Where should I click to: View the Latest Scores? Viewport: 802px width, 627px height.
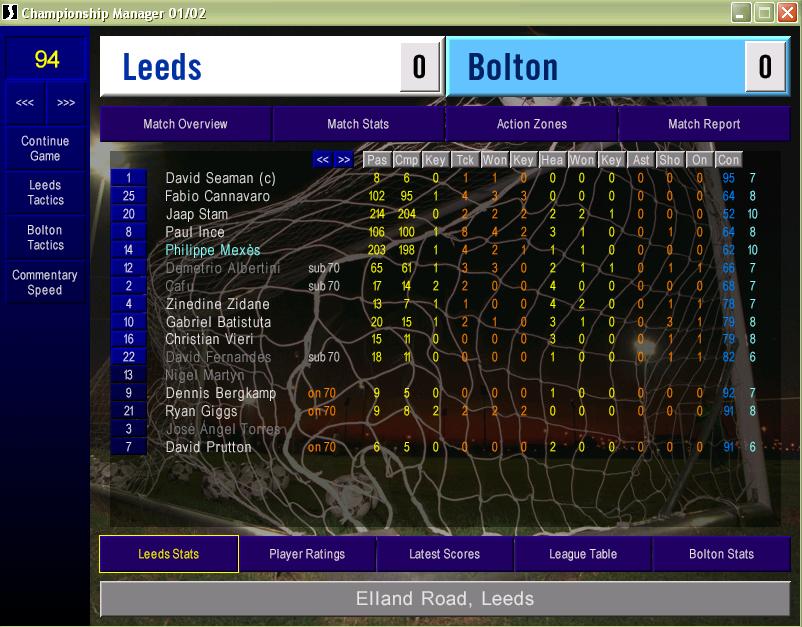coord(444,554)
